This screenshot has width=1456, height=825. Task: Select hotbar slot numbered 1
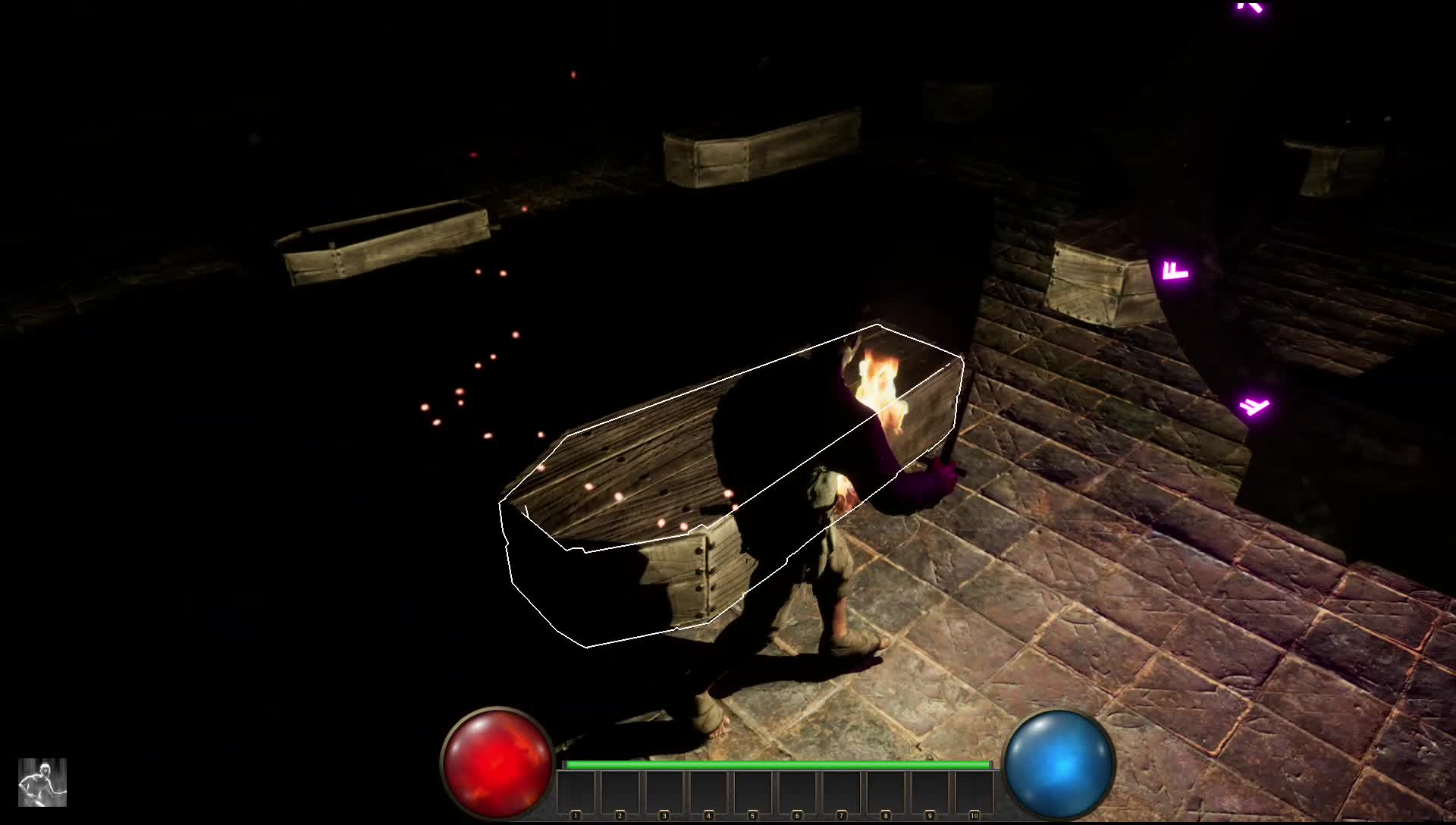[577, 794]
